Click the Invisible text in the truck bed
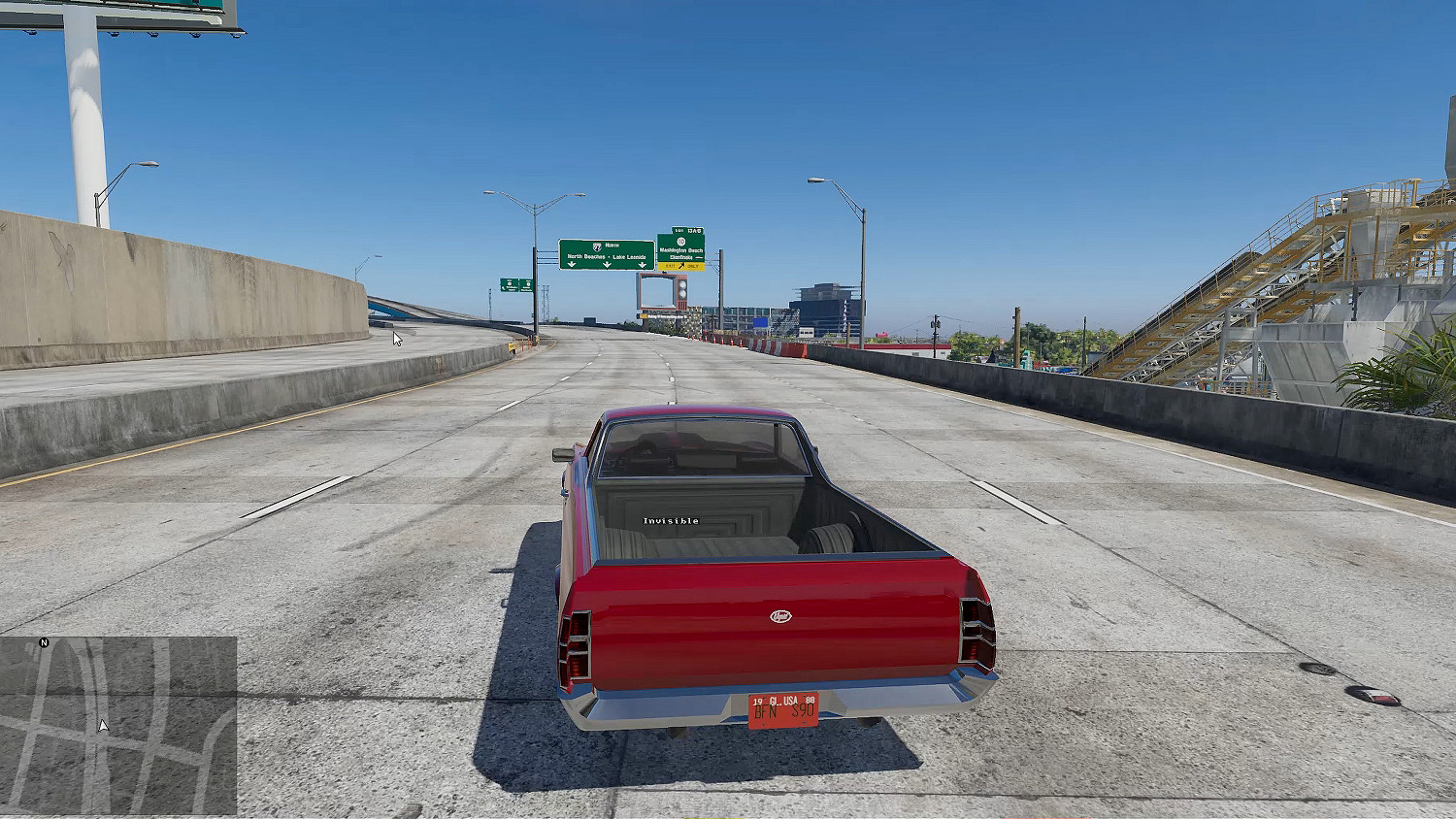The image size is (1456, 819). [x=672, y=520]
